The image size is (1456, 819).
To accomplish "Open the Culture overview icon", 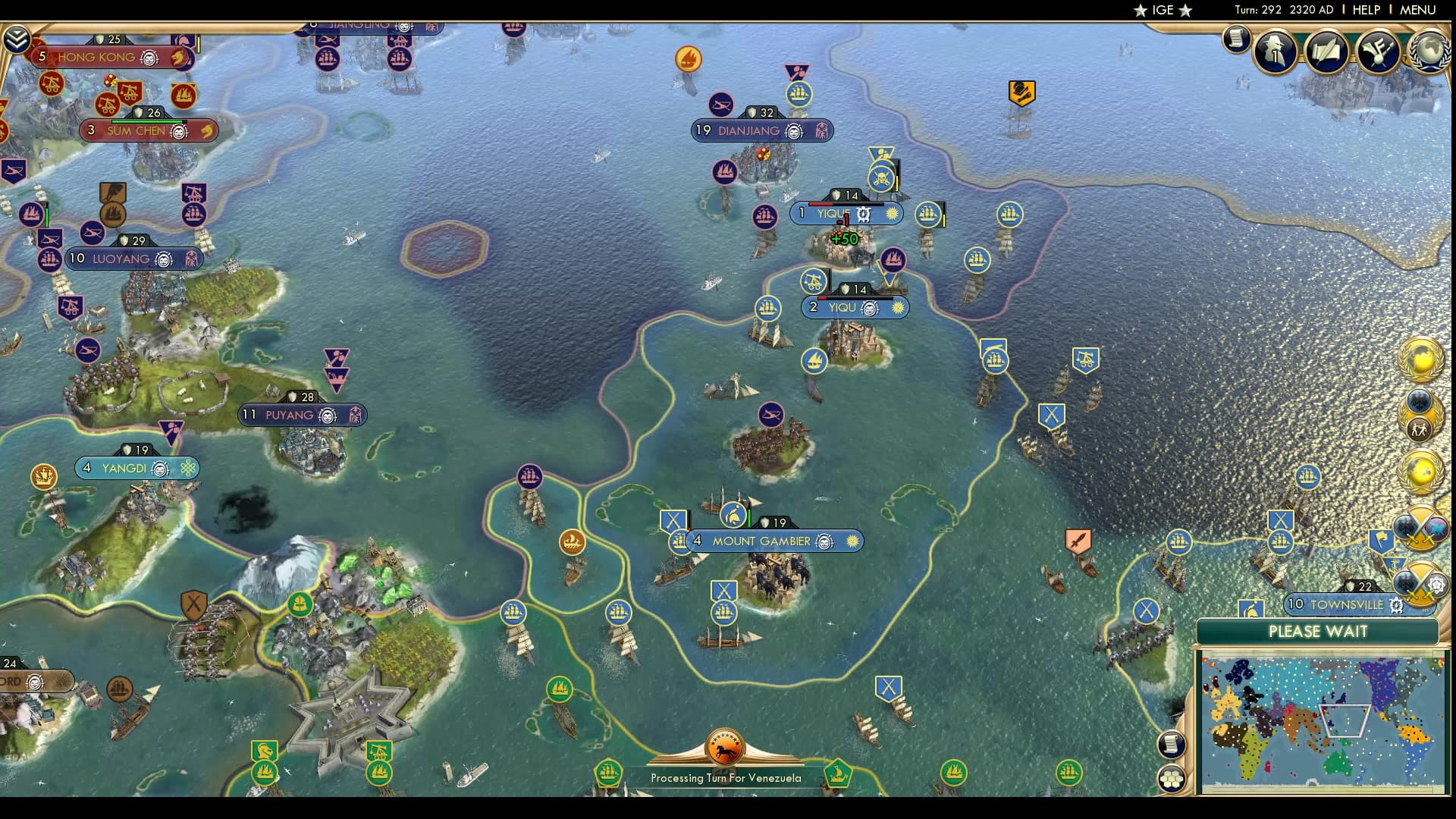I will pyautogui.click(x=1380, y=49).
